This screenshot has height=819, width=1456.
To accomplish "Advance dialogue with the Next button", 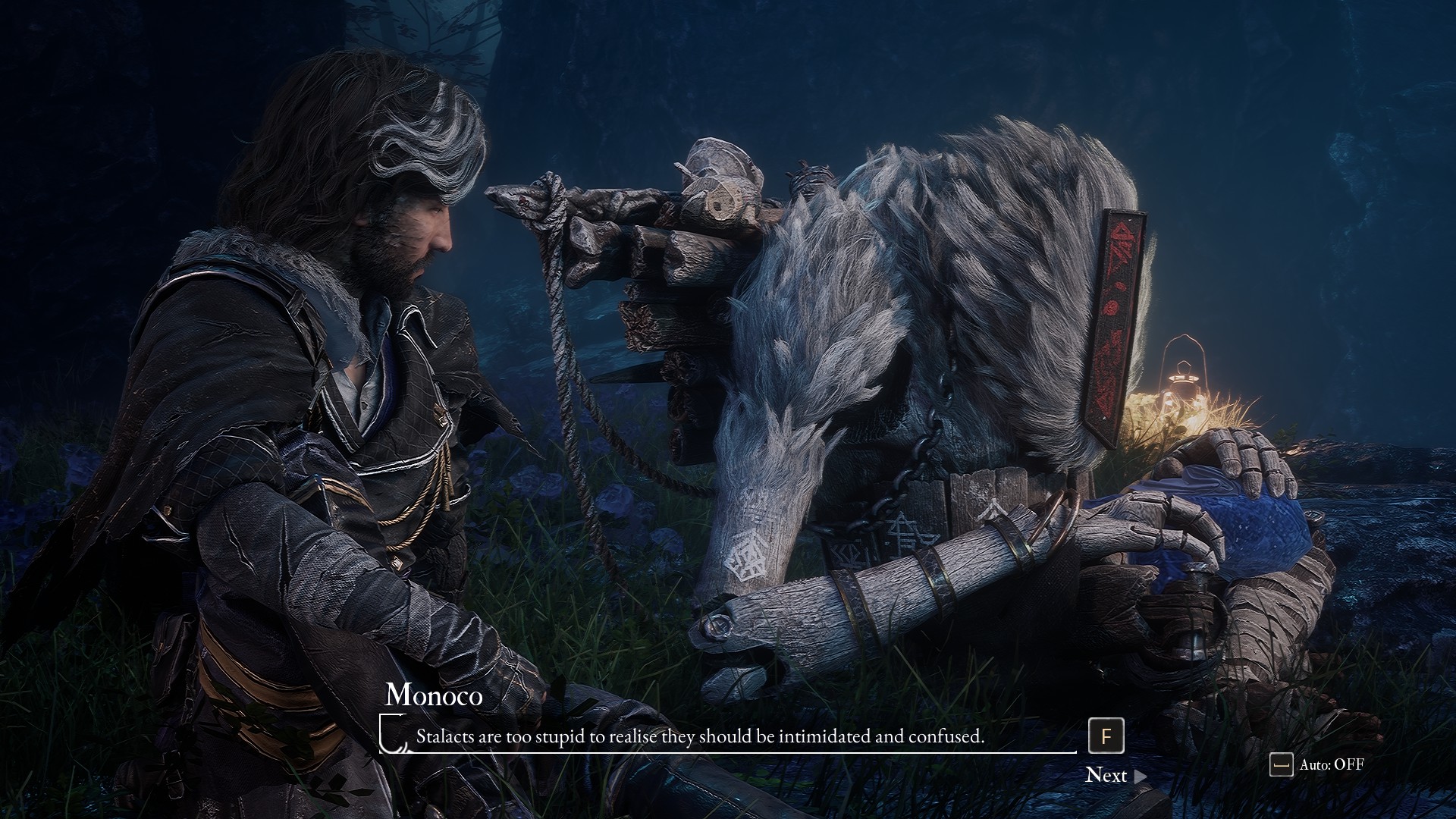I will pos(1115,775).
